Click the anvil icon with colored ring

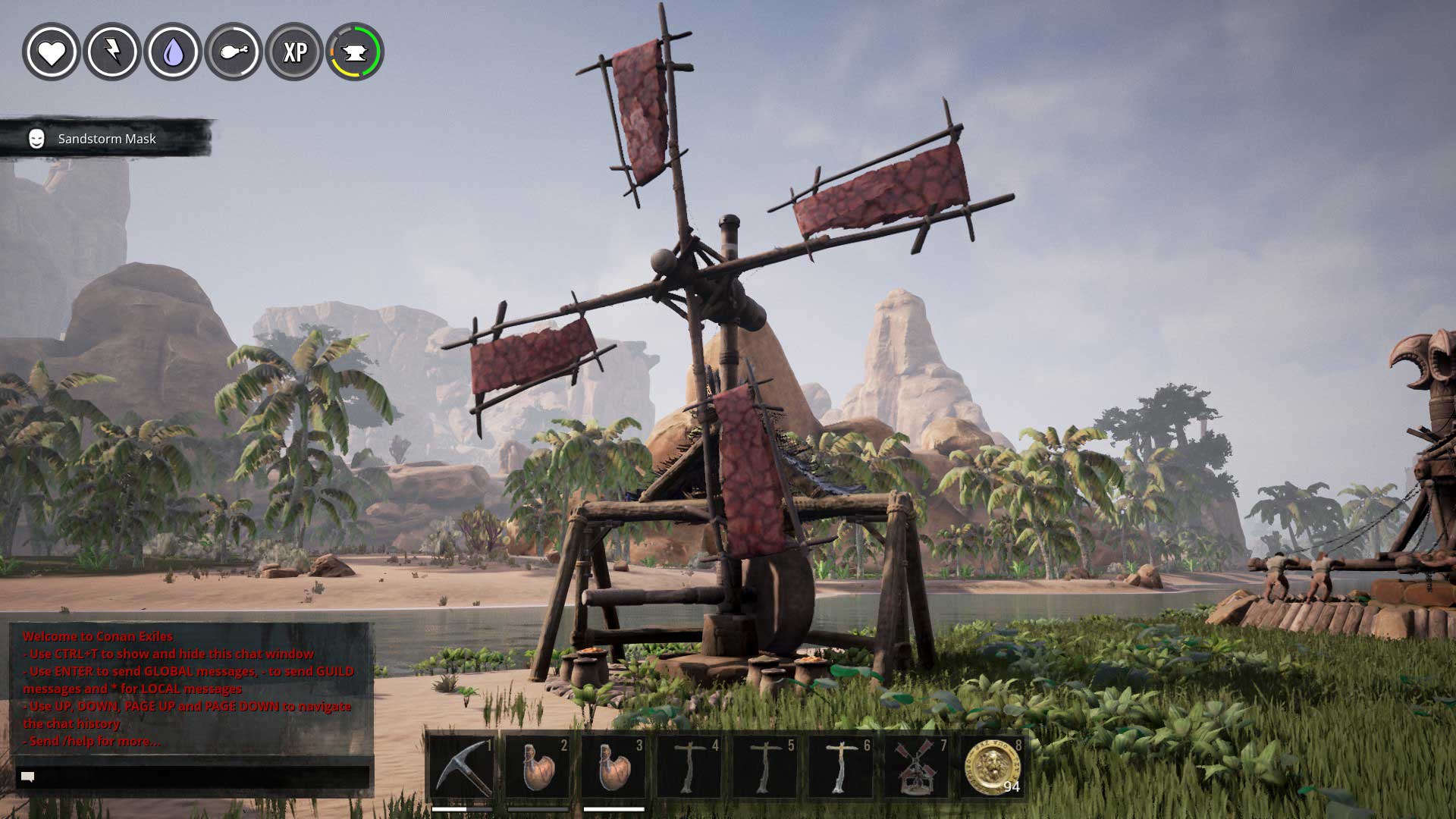click(355, 52)
